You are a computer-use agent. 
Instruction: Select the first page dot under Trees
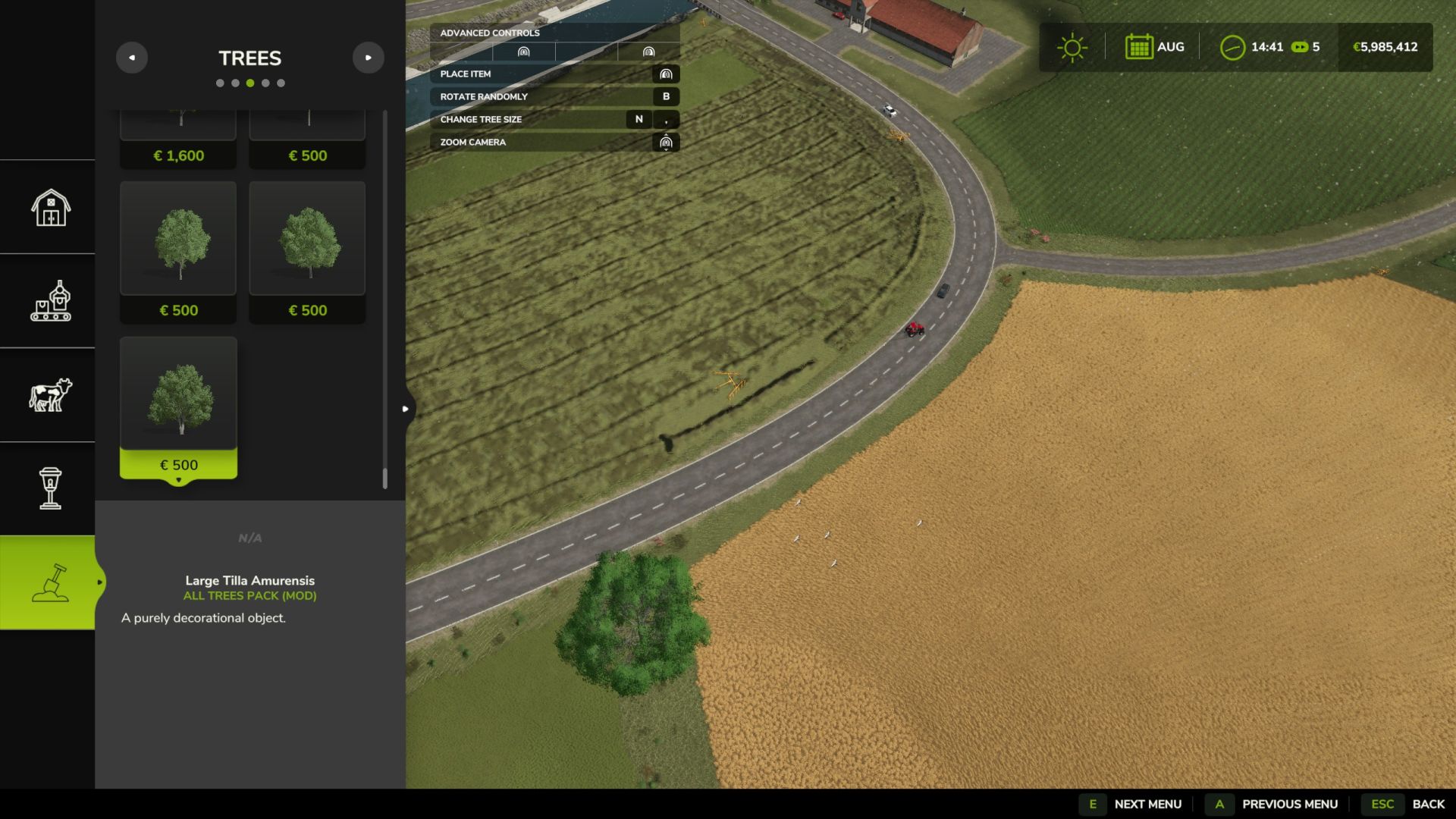click(x=220, y=83)
